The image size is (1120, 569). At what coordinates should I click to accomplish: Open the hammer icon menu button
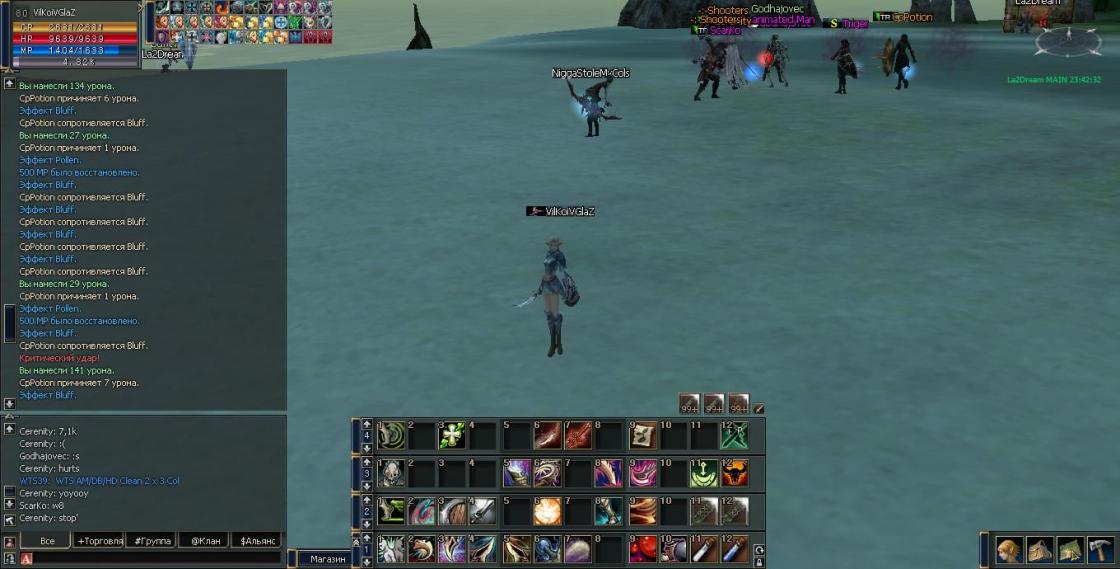click(1099, 551)
